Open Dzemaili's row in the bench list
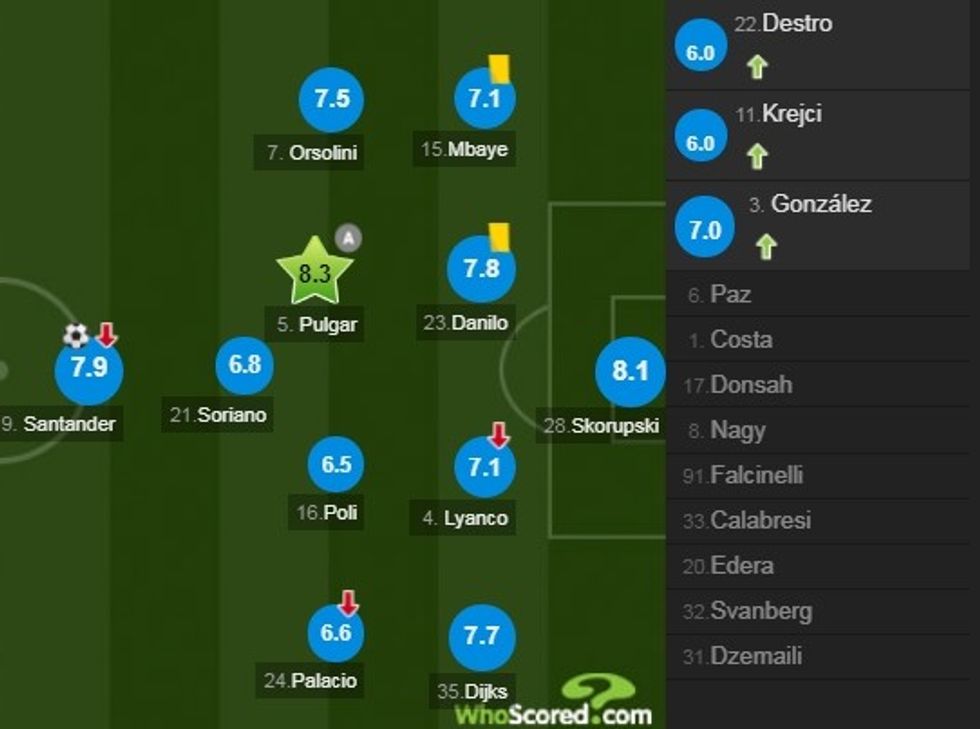 point(755,657)
